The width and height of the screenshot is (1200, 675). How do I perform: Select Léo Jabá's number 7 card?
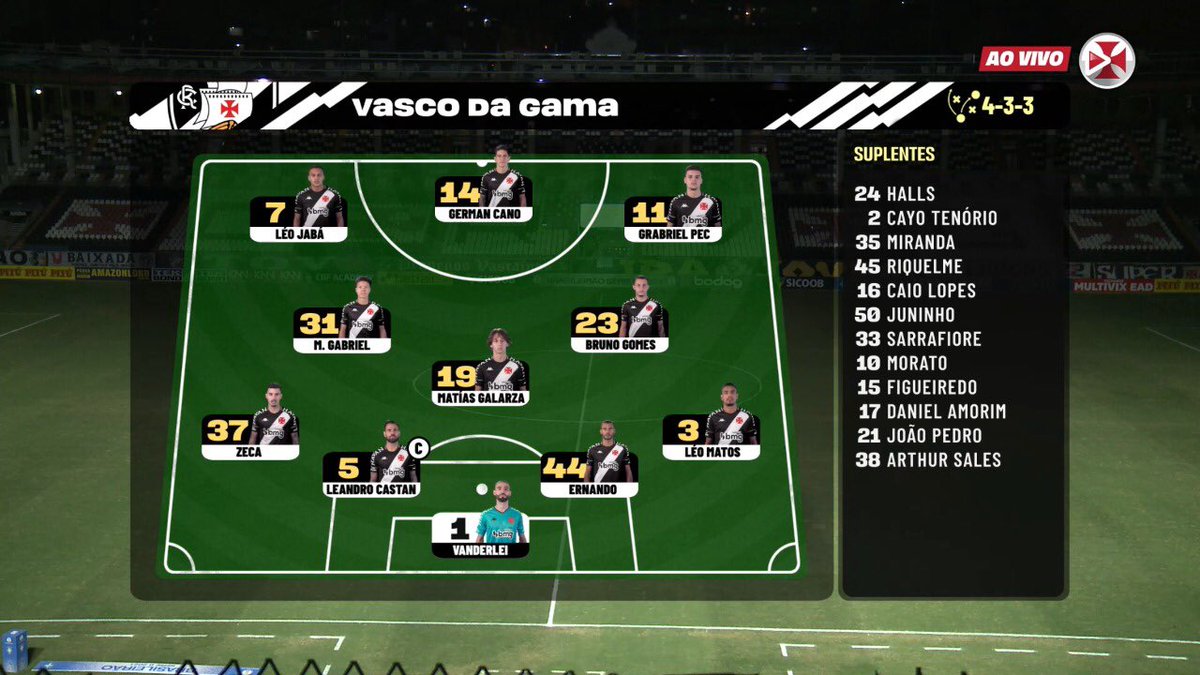click(x=298, y=219)
